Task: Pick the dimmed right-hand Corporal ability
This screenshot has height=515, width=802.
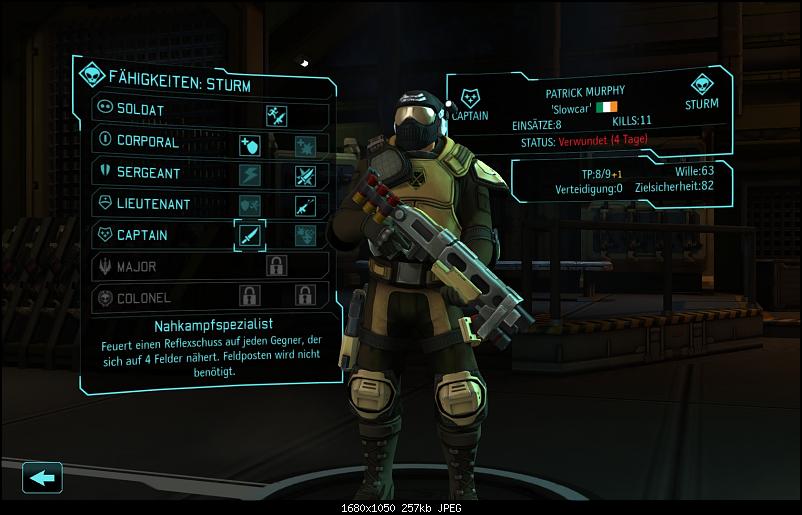Action: click(x=305, y=145)
